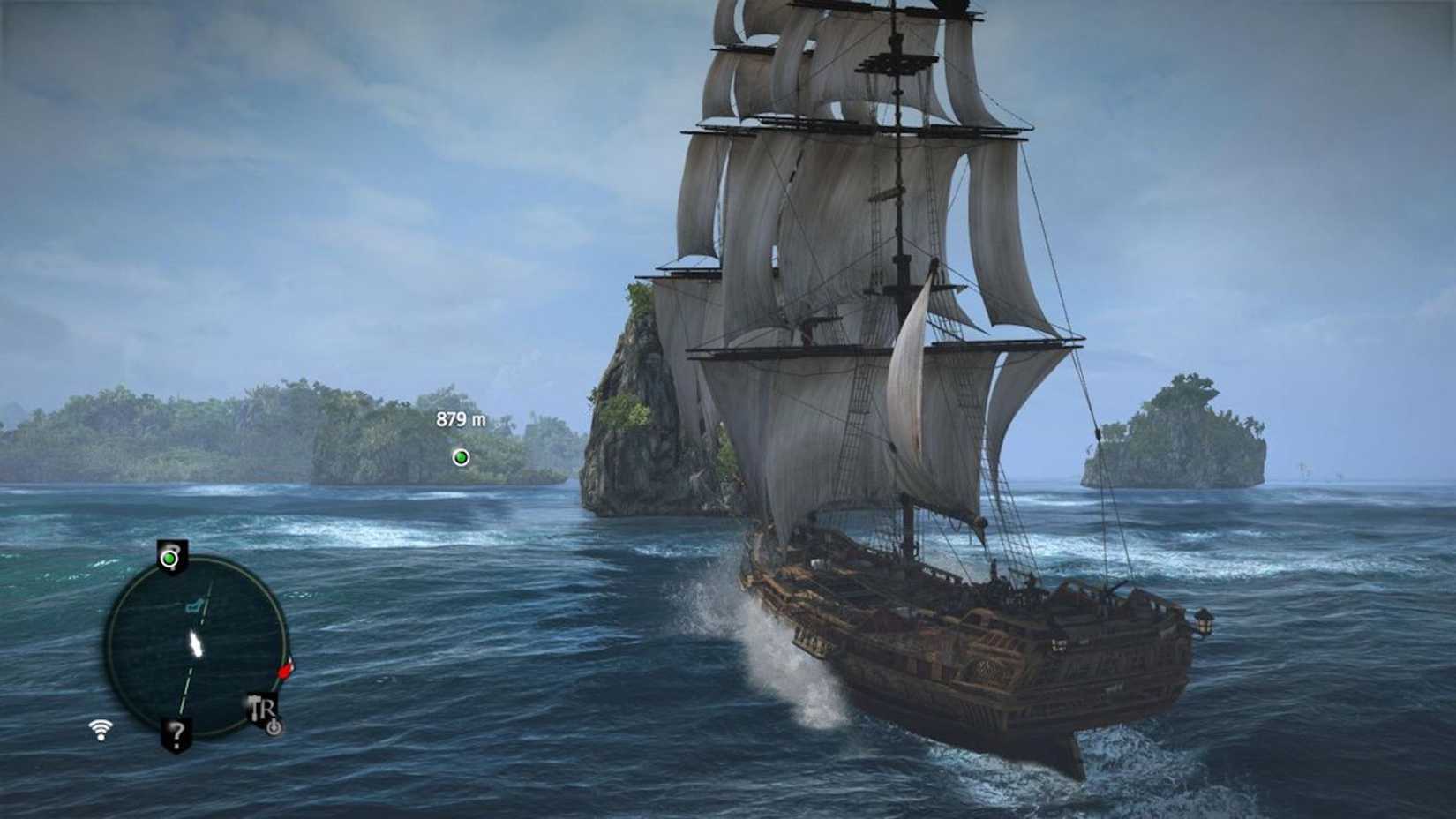Viewport: 1456px width, 819px height.
Task: Click the red enemy indicator on the minimap rim
Action: click(286, 671)
